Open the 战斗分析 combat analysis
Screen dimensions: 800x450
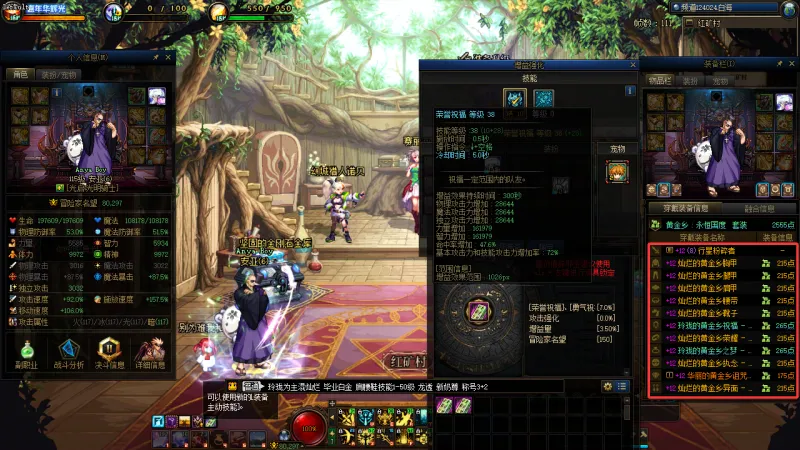[68, 354]
